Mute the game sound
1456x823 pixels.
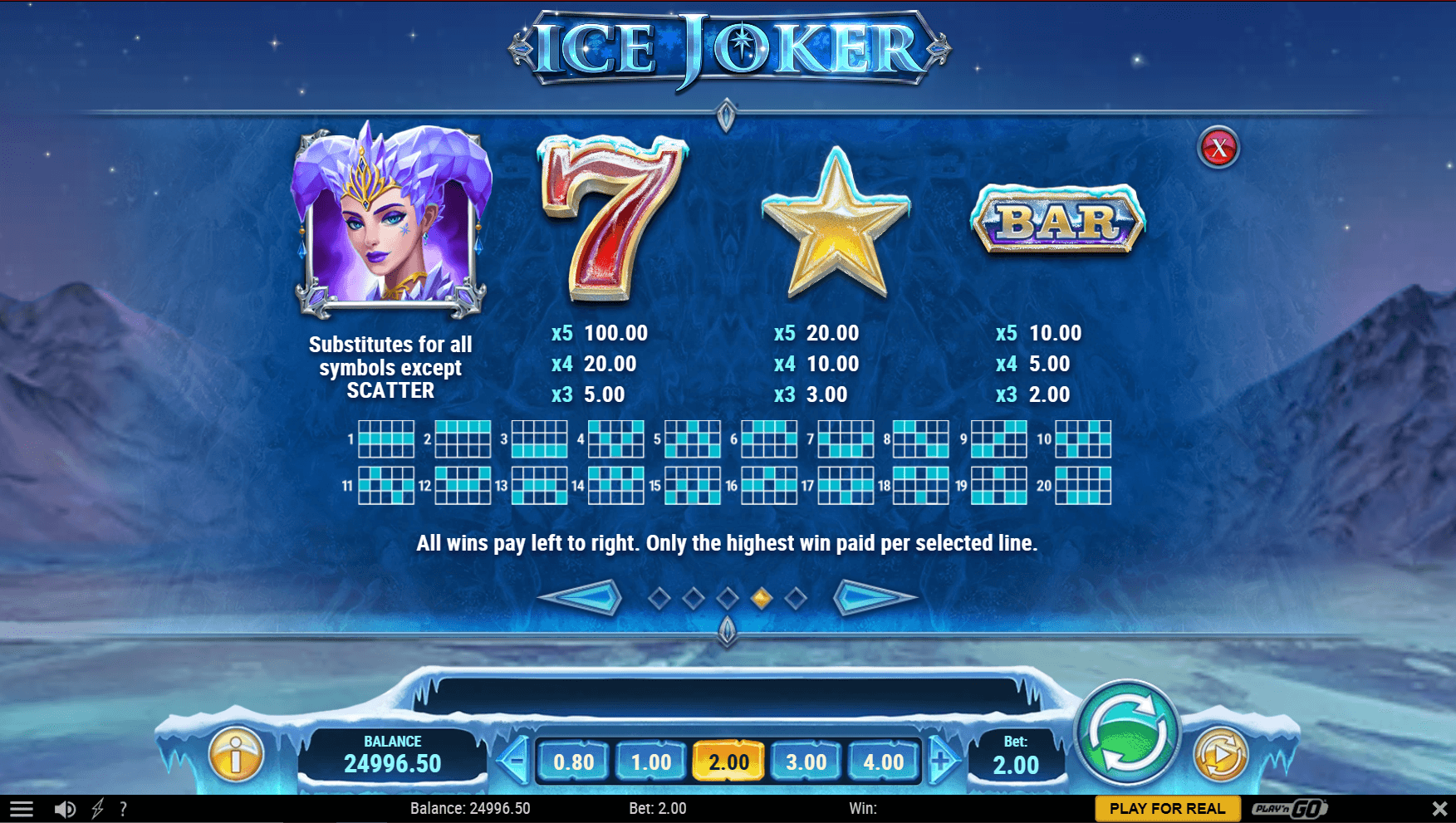pyautogui.click(x=66, y=807)
